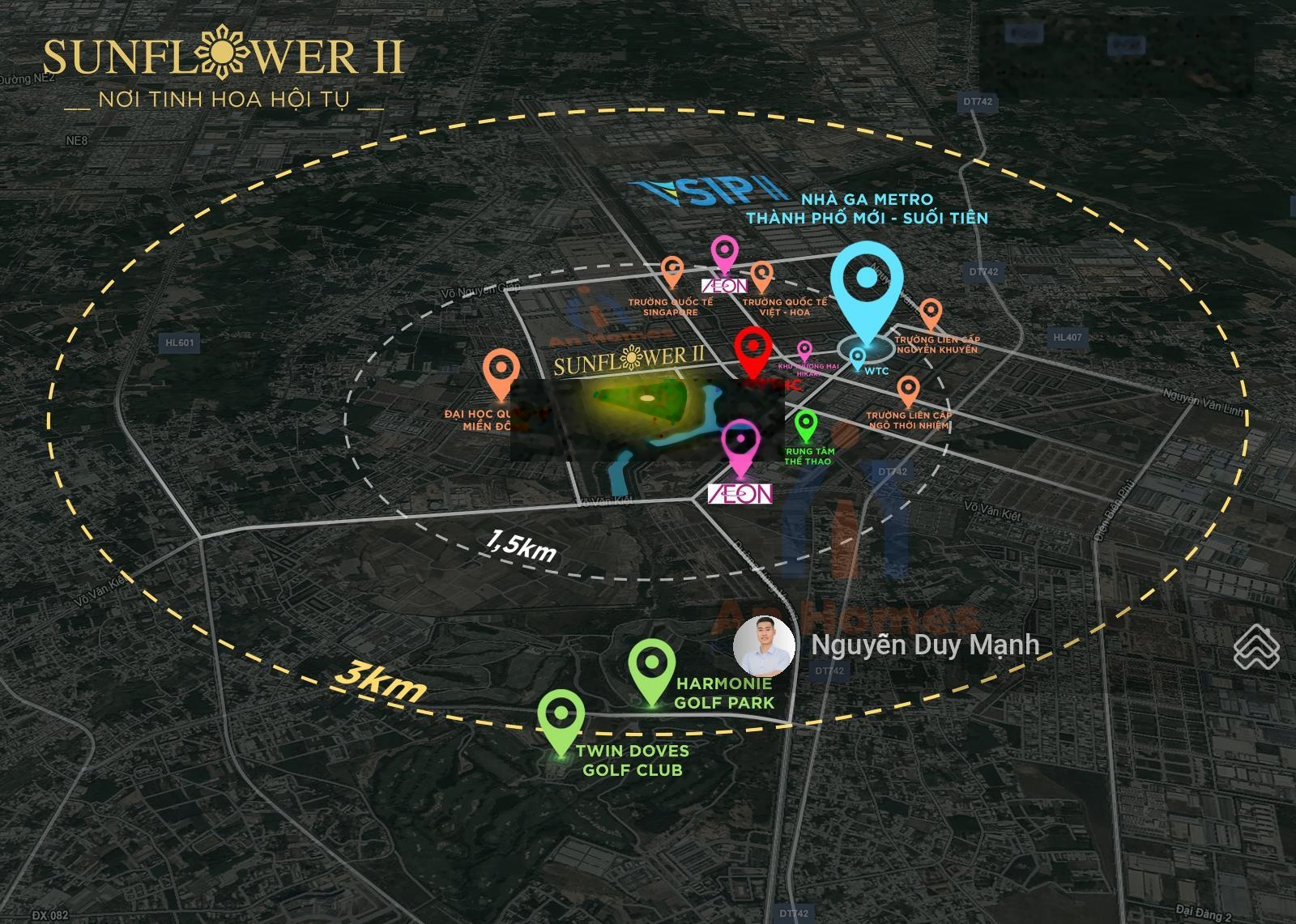Click the stacked-layers logo icon
This screenshot has width=1296, height=924.
tap(1256, 646)
